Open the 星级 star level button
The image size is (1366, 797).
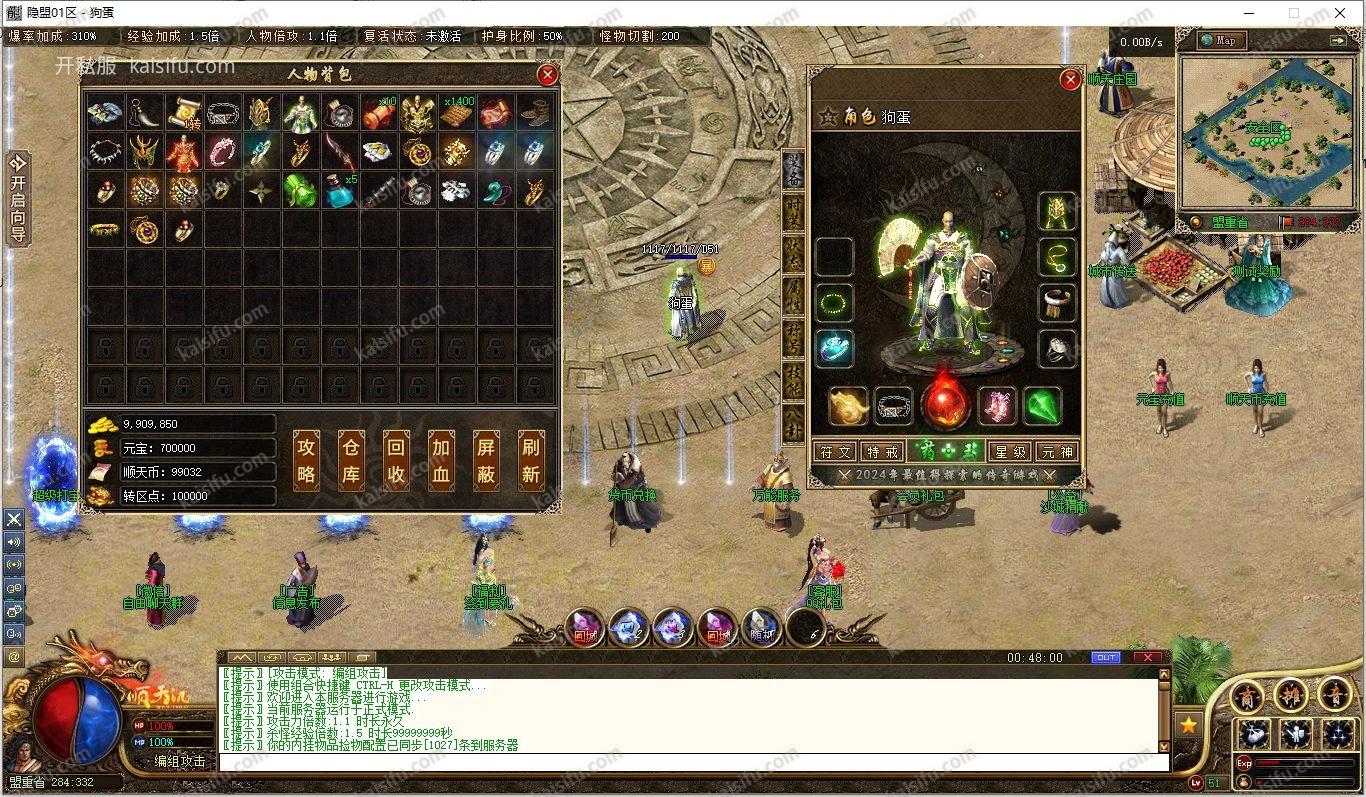[x=1008, y=452]
